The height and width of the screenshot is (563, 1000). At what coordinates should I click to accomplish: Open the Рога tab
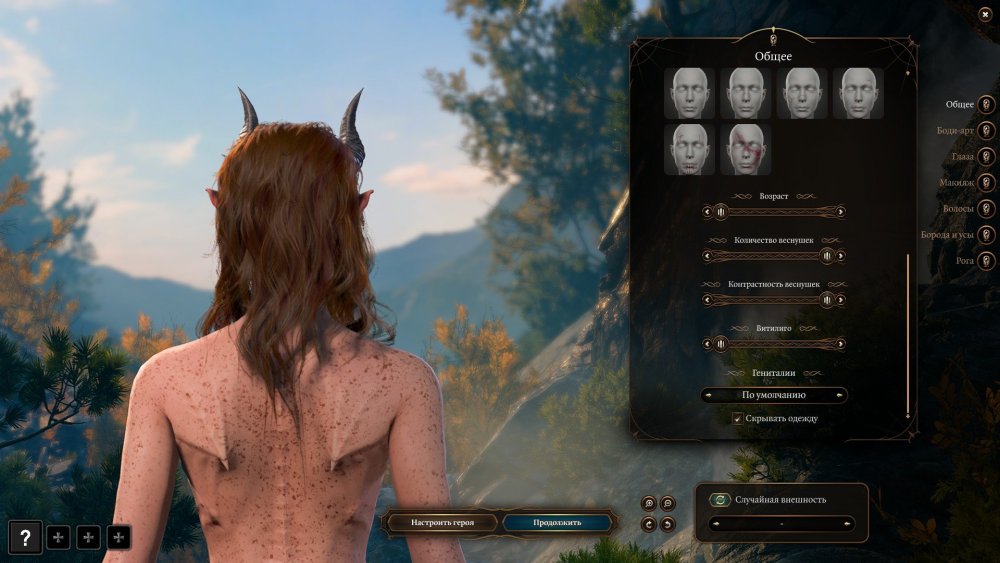(986, 261)
